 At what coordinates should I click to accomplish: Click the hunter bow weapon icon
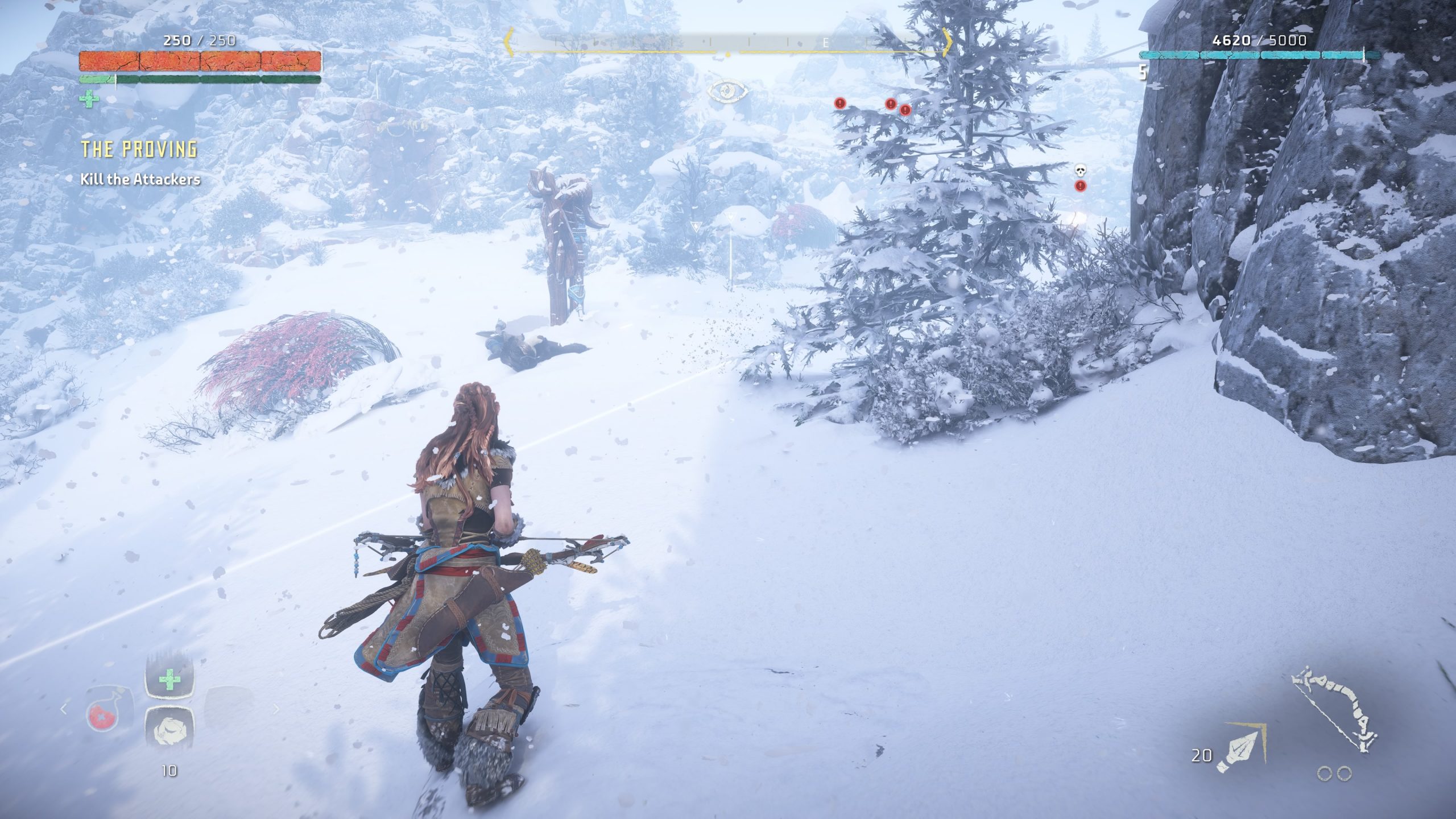tap(1333, 712)
